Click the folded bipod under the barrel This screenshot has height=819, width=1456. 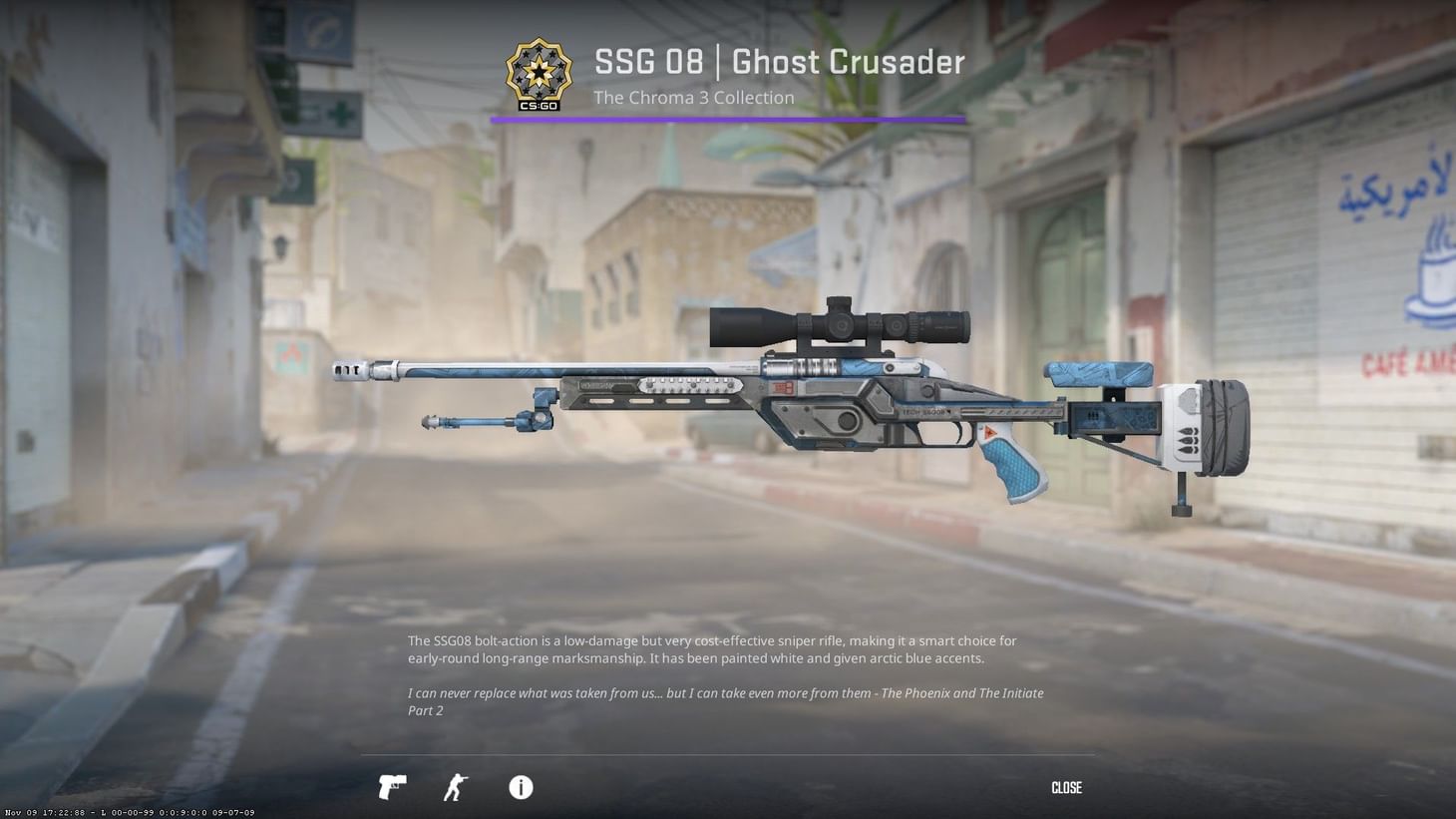click(489, 419)
